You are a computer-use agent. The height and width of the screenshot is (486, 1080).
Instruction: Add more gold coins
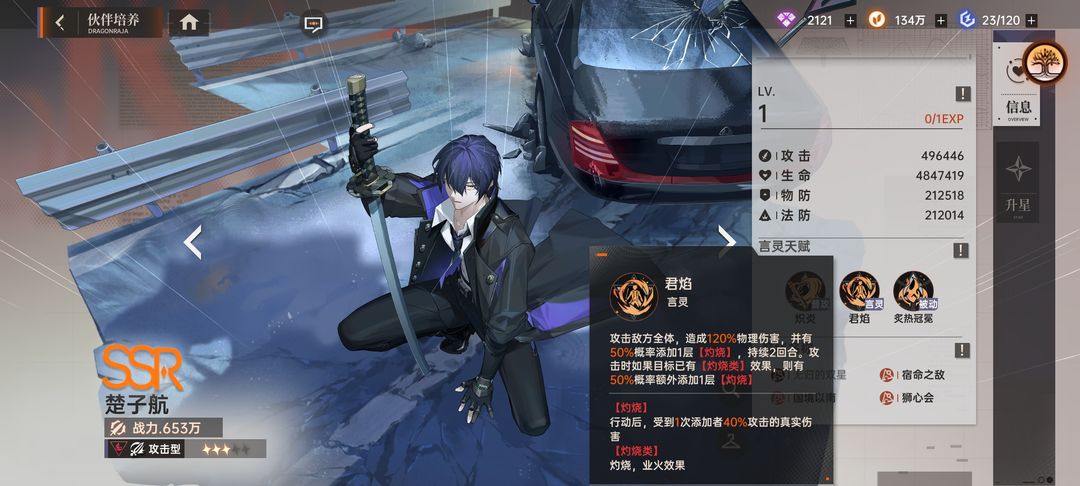coord(943,20)
